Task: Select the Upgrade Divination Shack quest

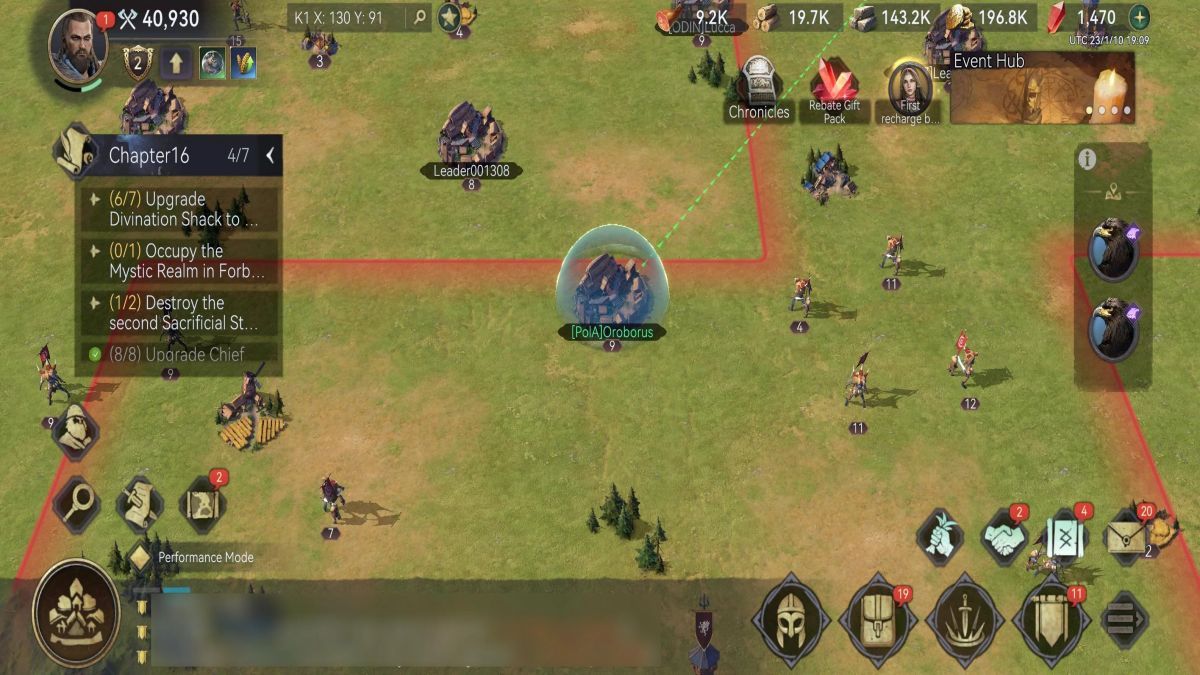Action: tap(180, 209)
